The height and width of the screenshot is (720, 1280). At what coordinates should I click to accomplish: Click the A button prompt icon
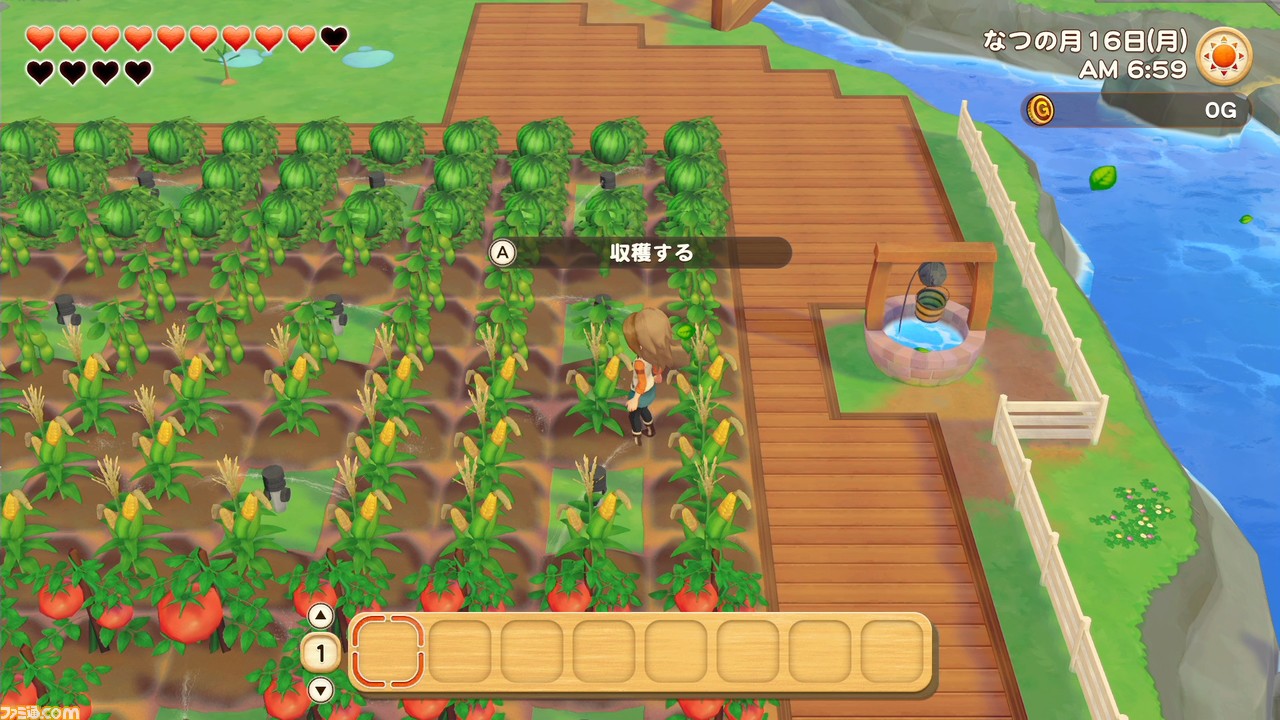(x=500, y=253)
